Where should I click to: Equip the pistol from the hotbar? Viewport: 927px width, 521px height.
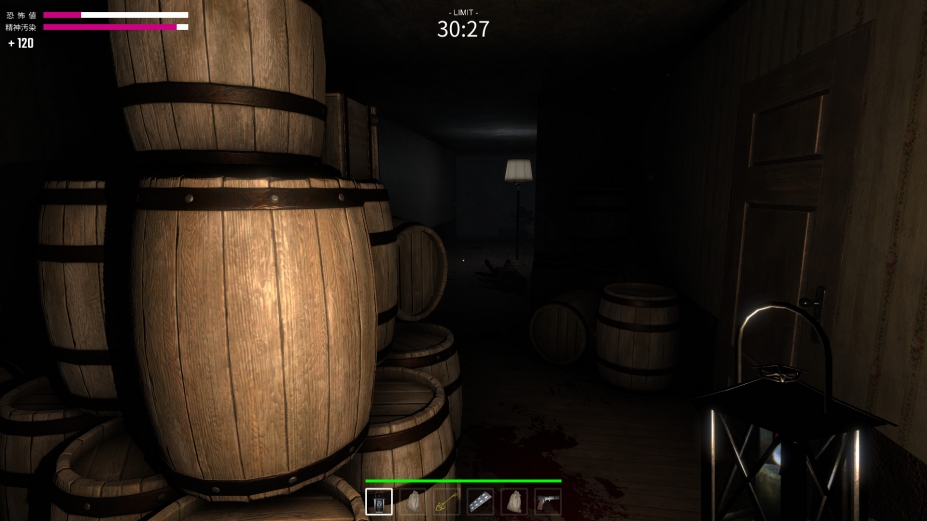pos(548,501)
